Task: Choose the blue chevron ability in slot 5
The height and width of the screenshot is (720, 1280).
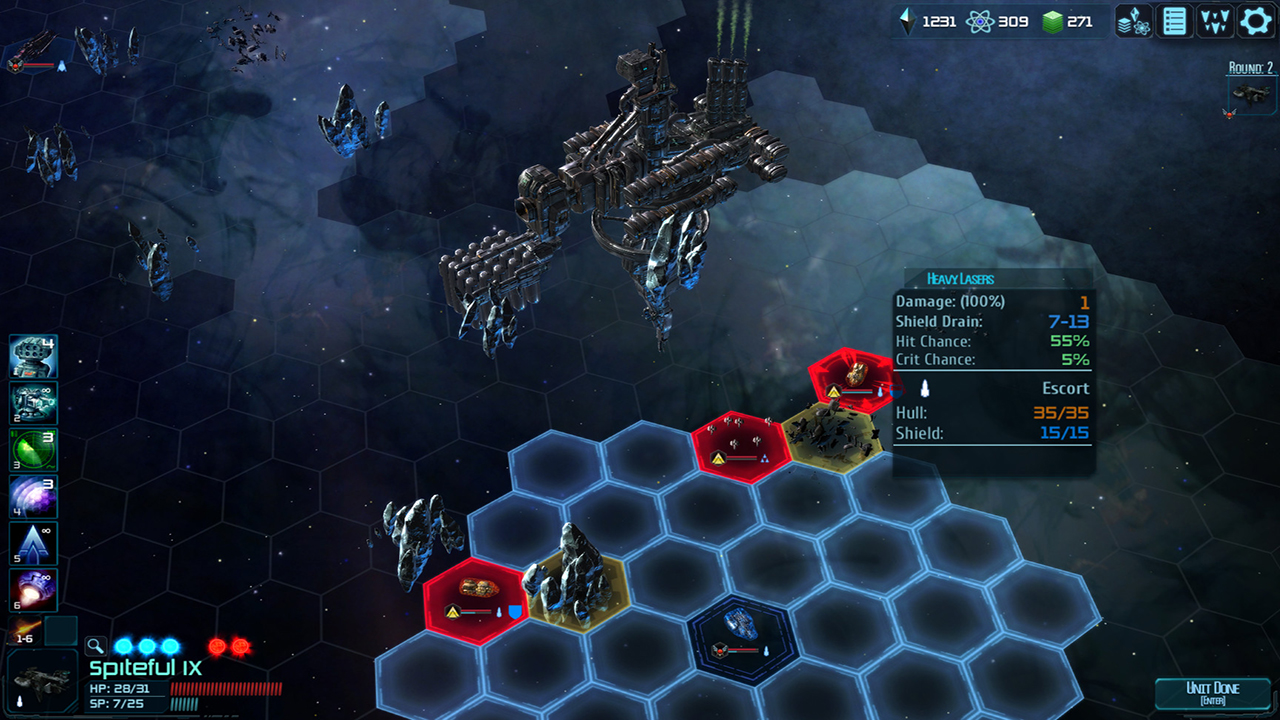Action: (x=33, y=544)
